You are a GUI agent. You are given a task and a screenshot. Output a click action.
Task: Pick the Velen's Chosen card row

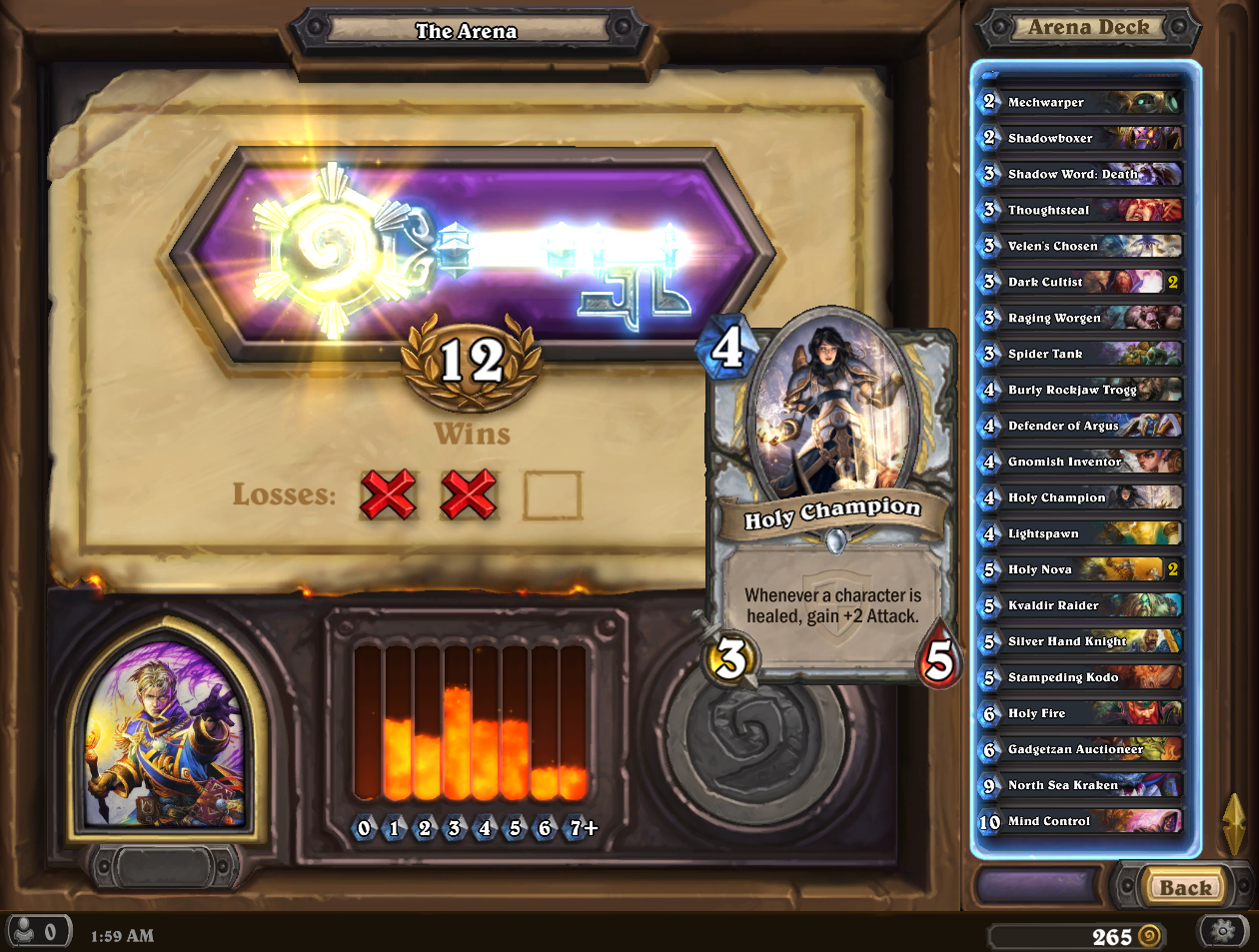[x=1081, y=246]
